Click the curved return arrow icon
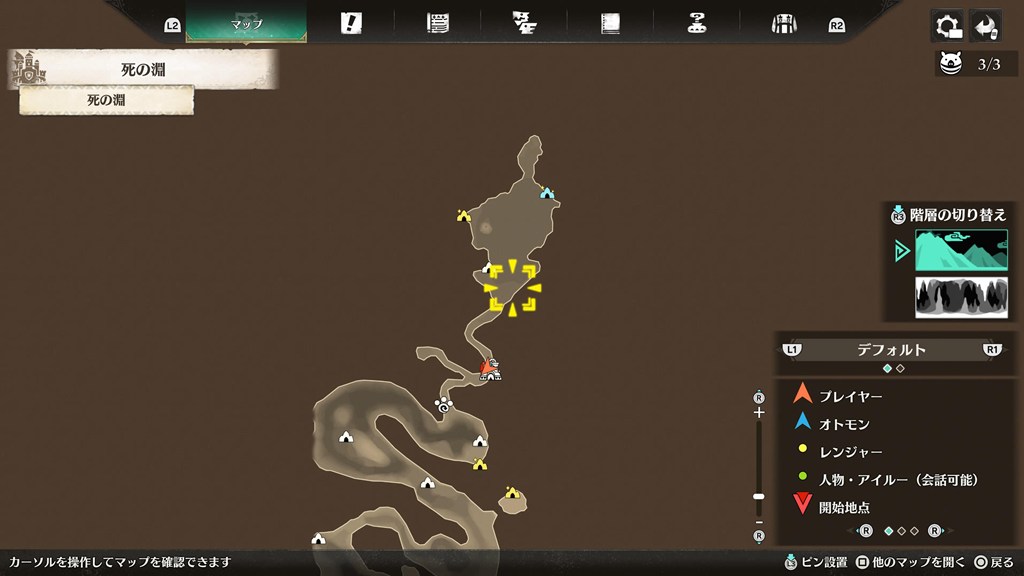Screen dimensions: 1024x576 (987, 26)
